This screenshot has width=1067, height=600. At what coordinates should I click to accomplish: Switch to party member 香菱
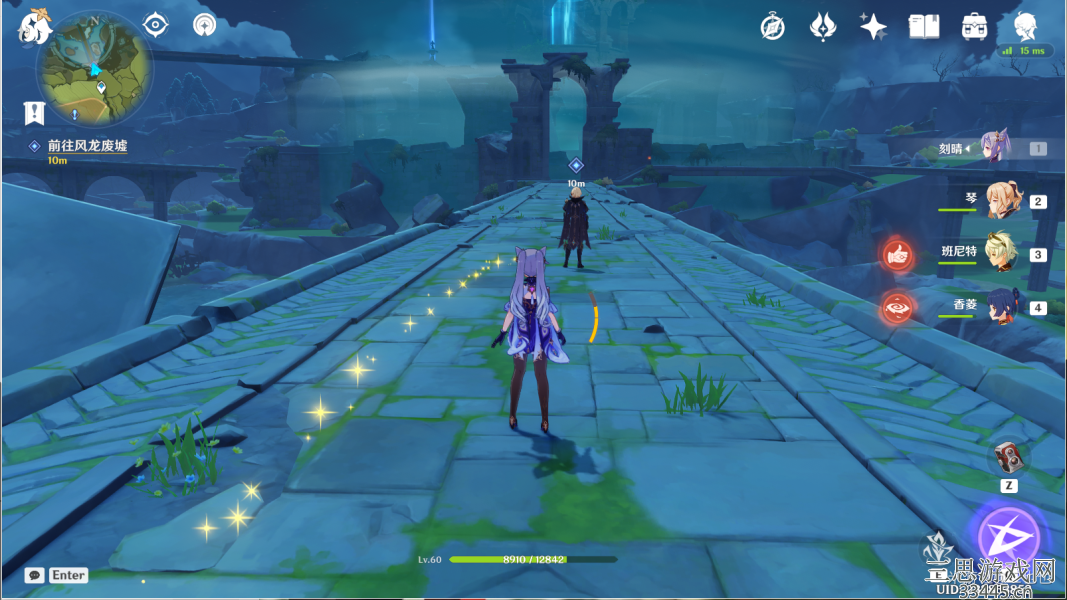pos(1000,306)
